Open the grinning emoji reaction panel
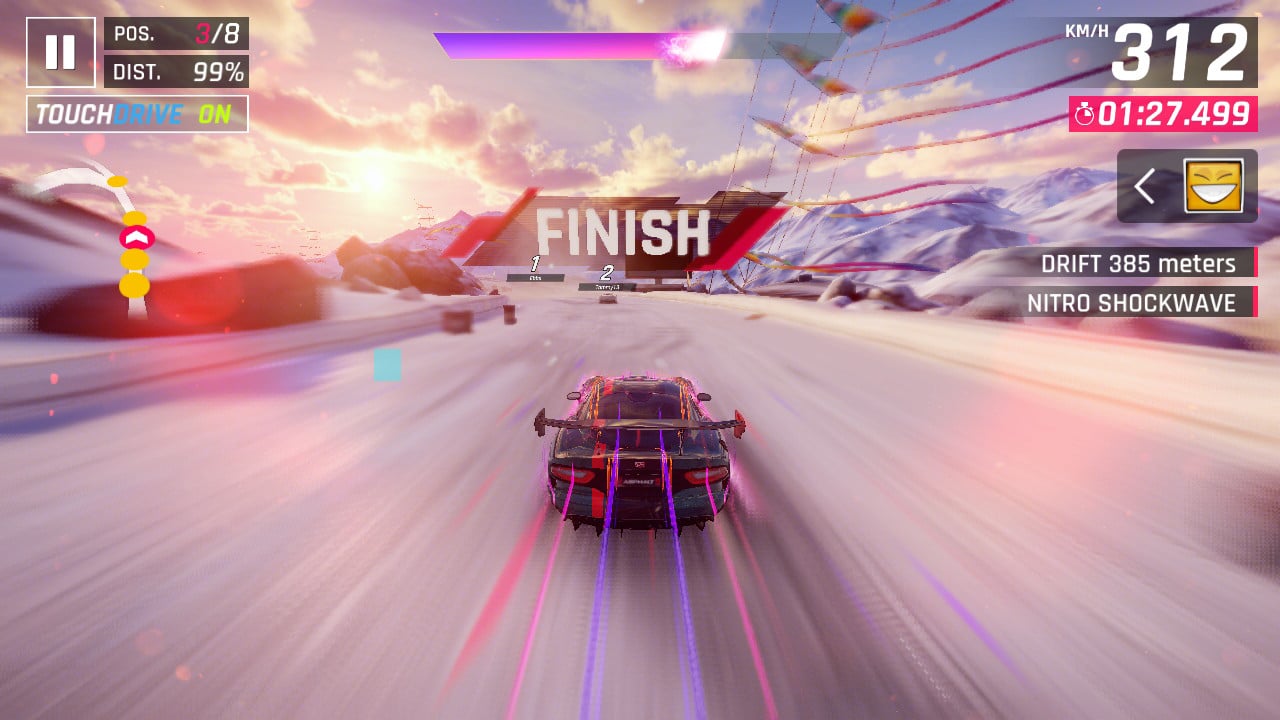This screenshot has width=1280, height=720. tap(1213, 186)
